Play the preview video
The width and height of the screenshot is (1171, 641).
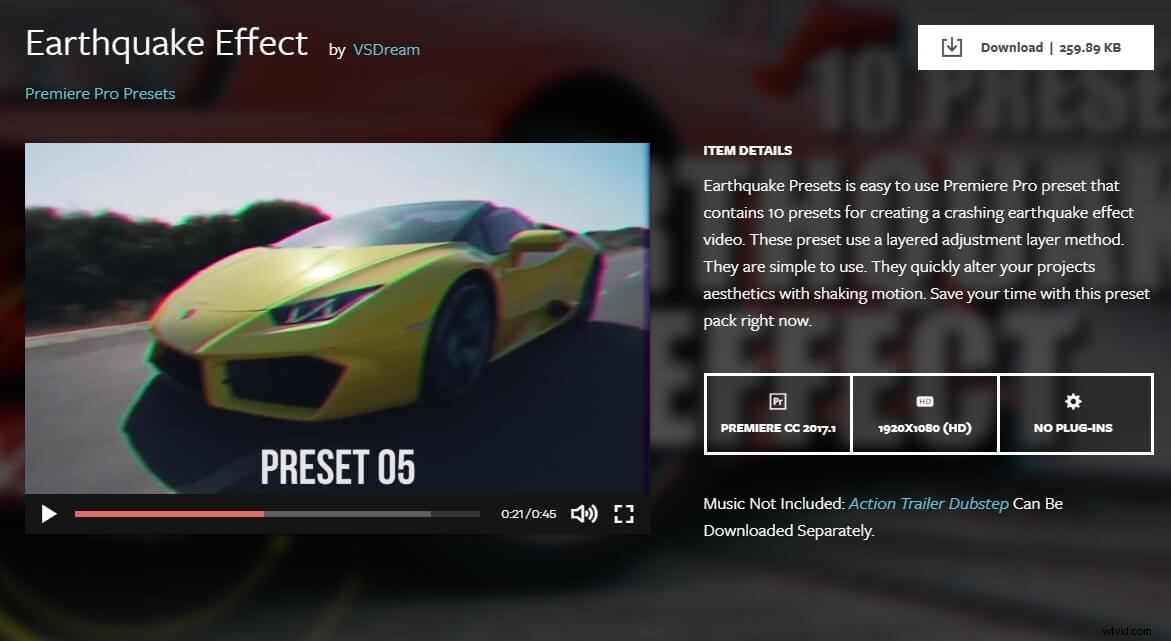(48, 514)
